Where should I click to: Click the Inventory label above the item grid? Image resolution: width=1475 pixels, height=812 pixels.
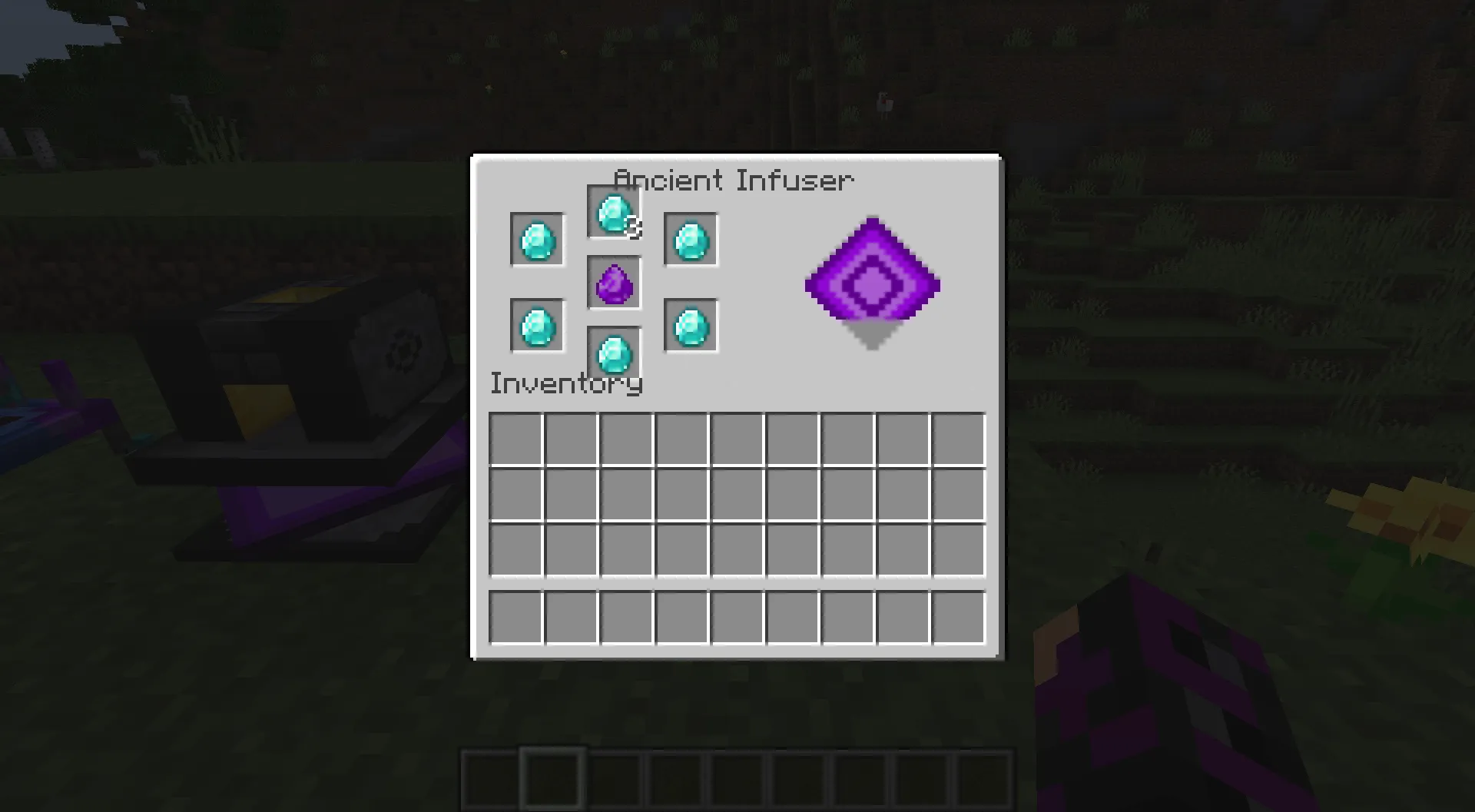tap(566, 383)
